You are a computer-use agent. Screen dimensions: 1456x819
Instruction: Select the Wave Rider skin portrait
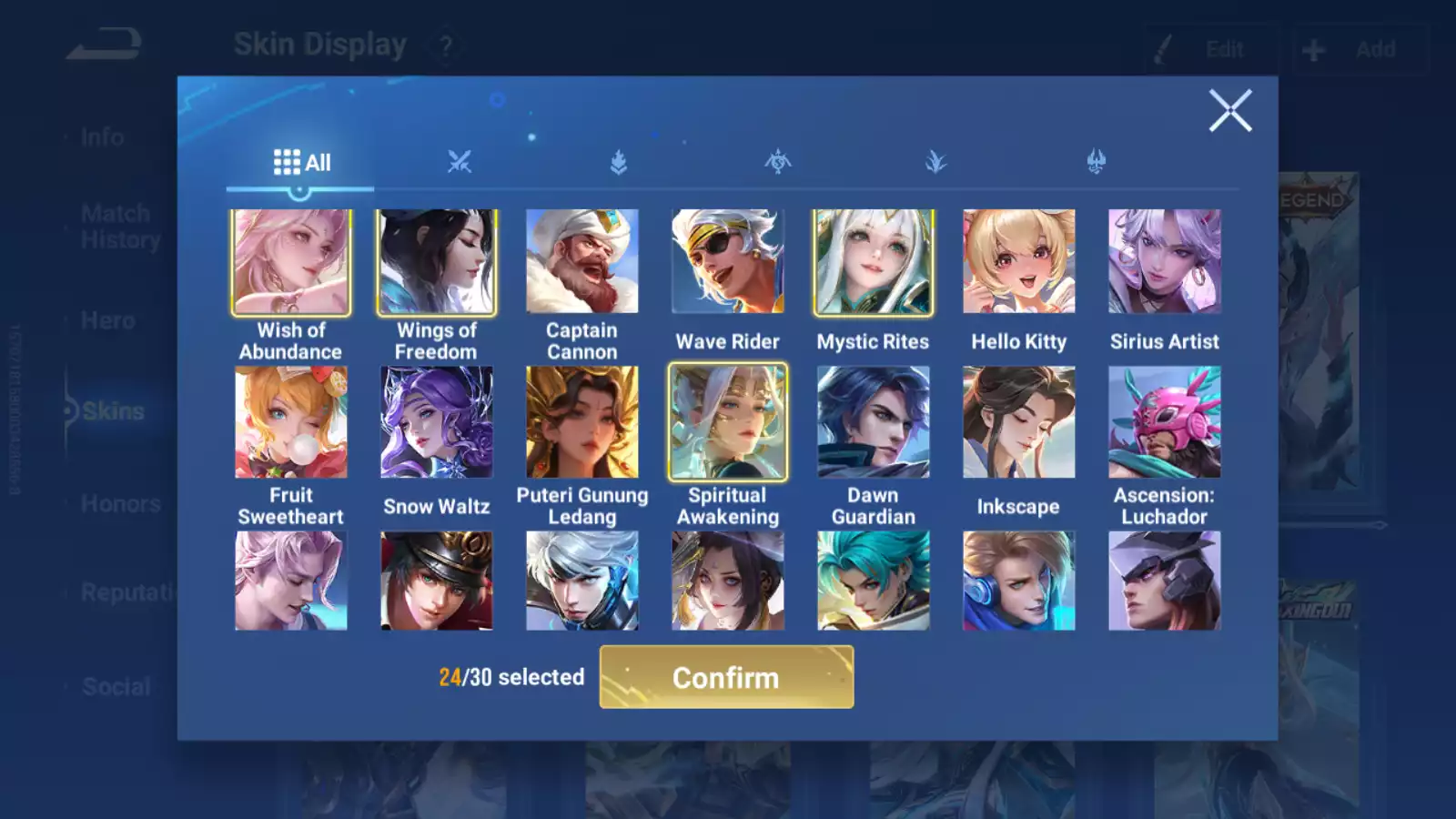coord(728,262)
